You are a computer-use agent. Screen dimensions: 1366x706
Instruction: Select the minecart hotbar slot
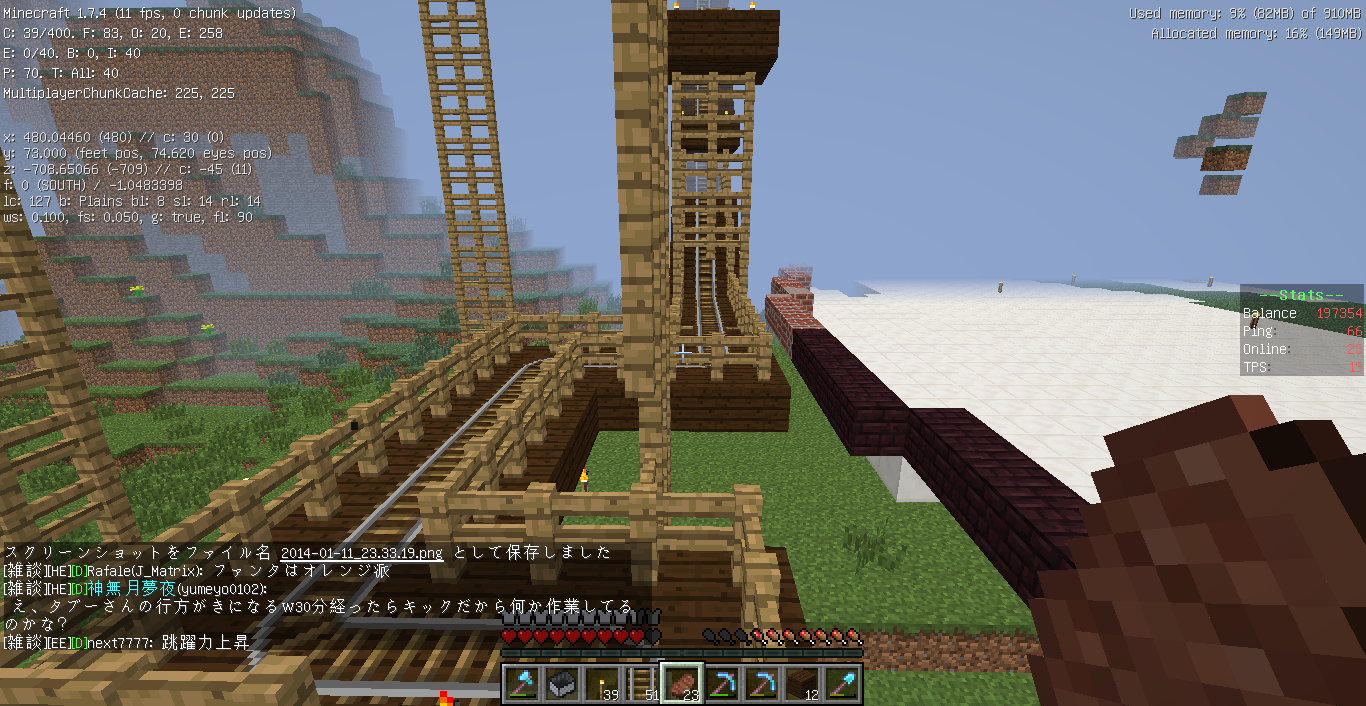click(x=562, y=684)
